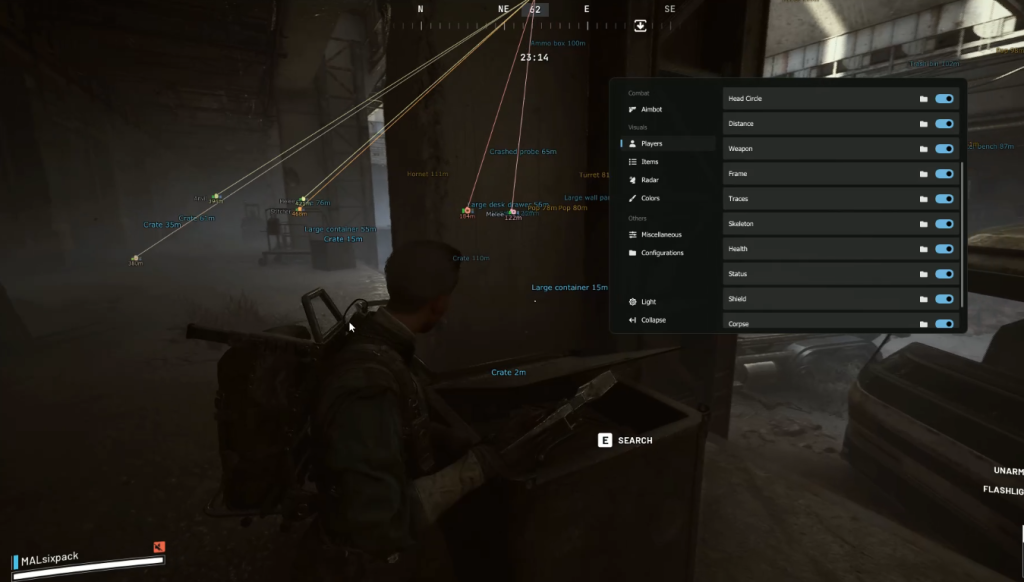
Task: Go to the Colors section
Action: coord(650,198)
